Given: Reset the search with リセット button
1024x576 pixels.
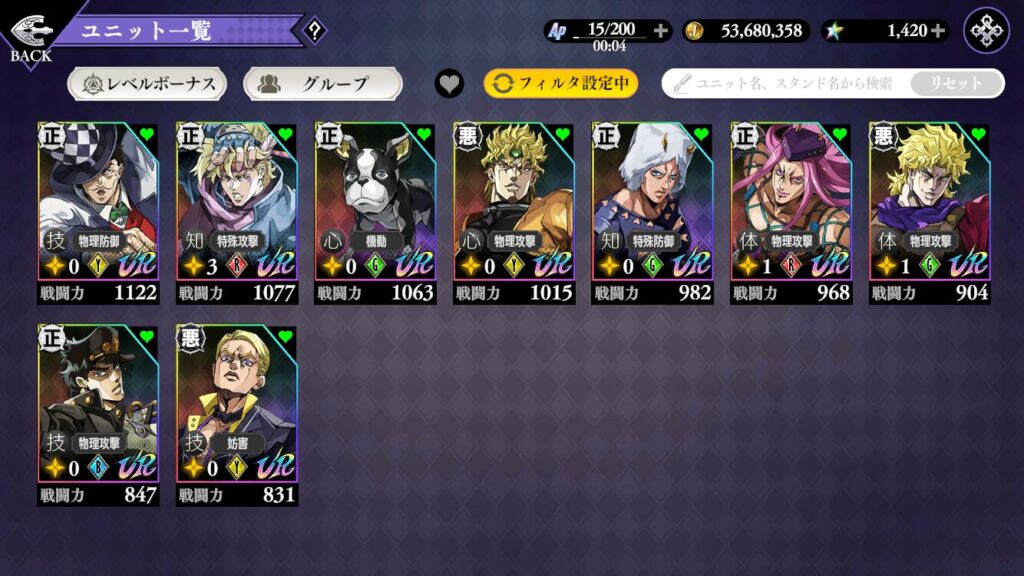Looking at the screenshot, I should coord(956,84).
